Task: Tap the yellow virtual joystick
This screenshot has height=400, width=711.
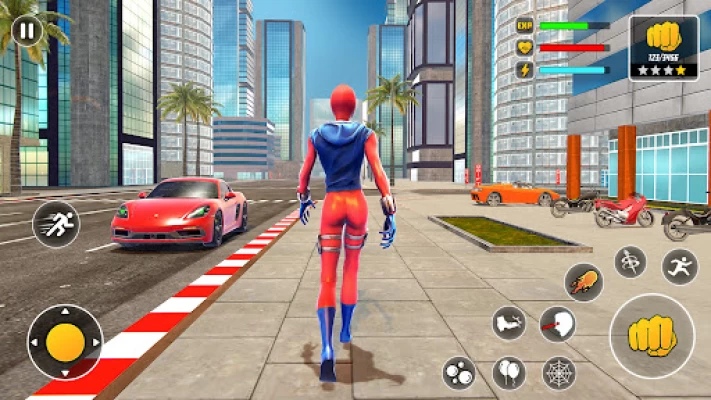Action: 65,343
